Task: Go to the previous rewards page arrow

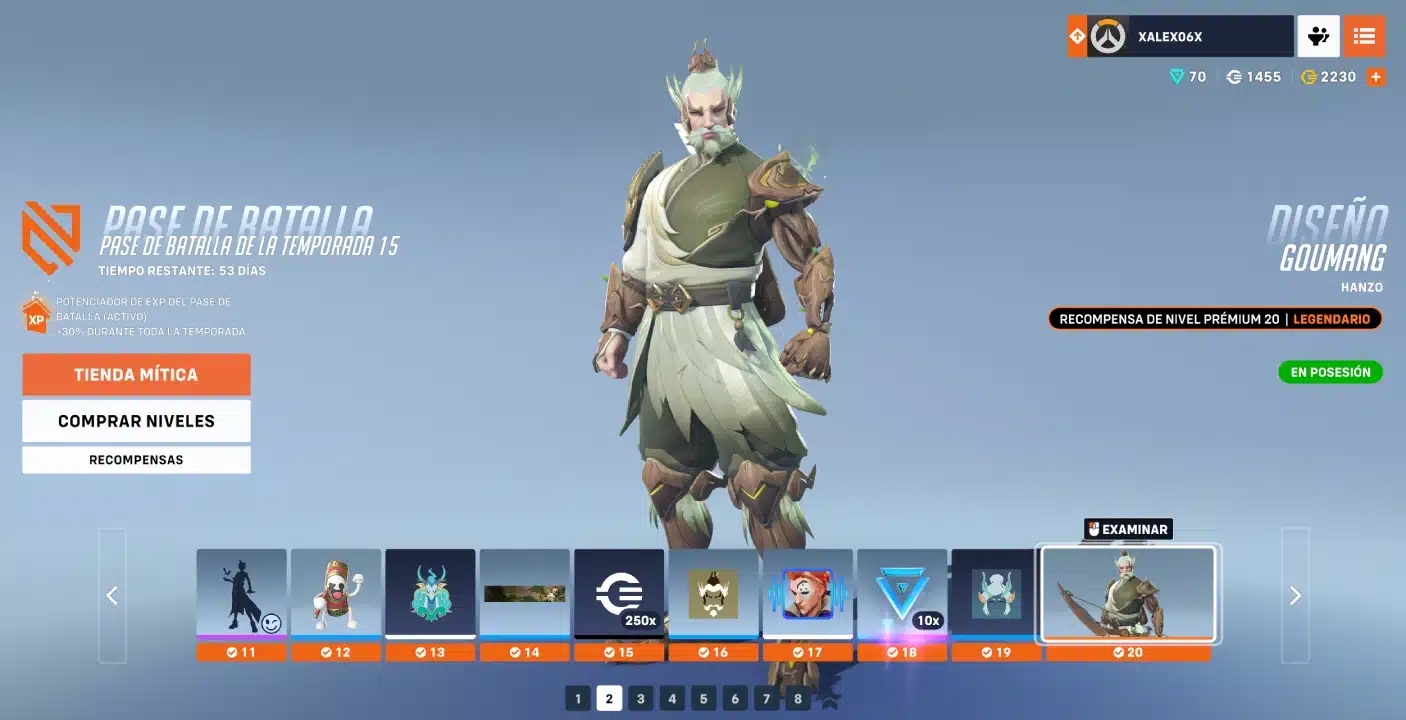Action: tap(112, 596)
